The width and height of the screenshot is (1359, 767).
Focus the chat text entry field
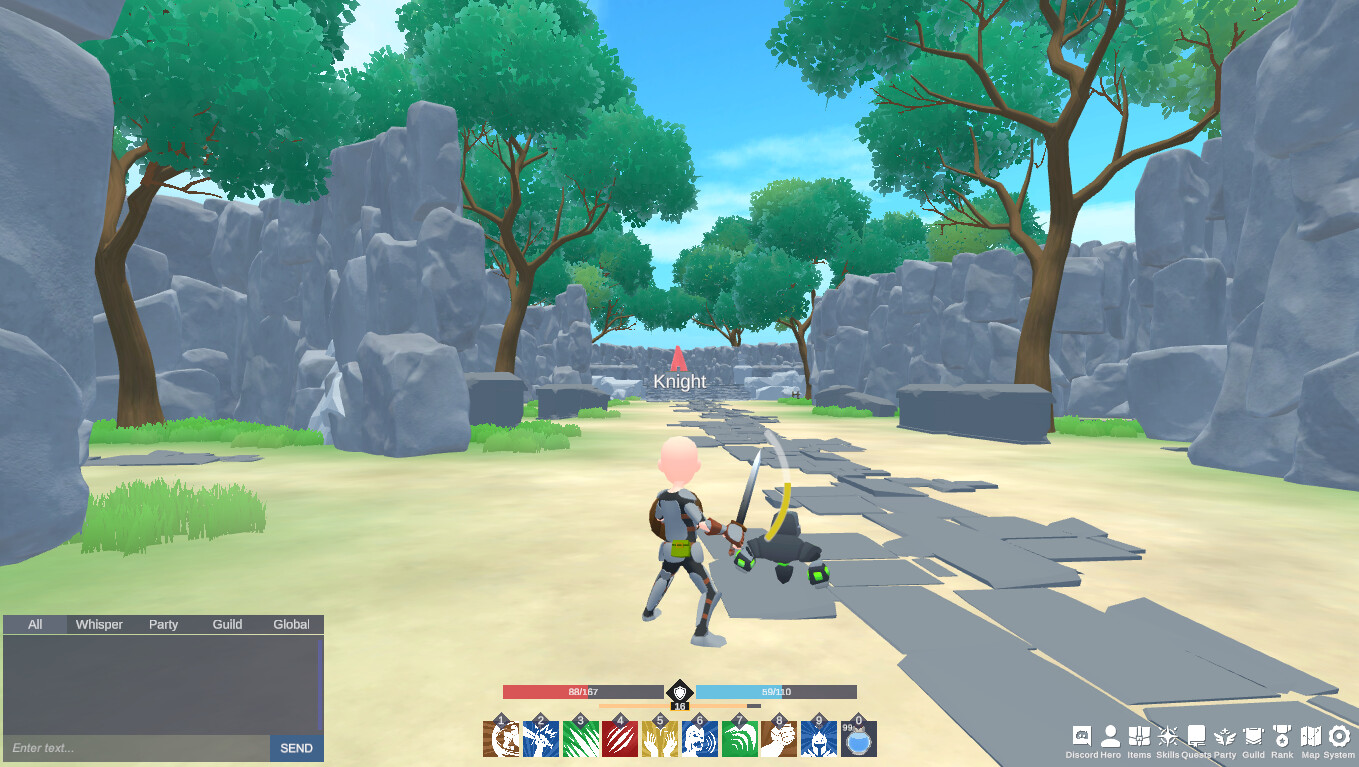coord(130,748)
